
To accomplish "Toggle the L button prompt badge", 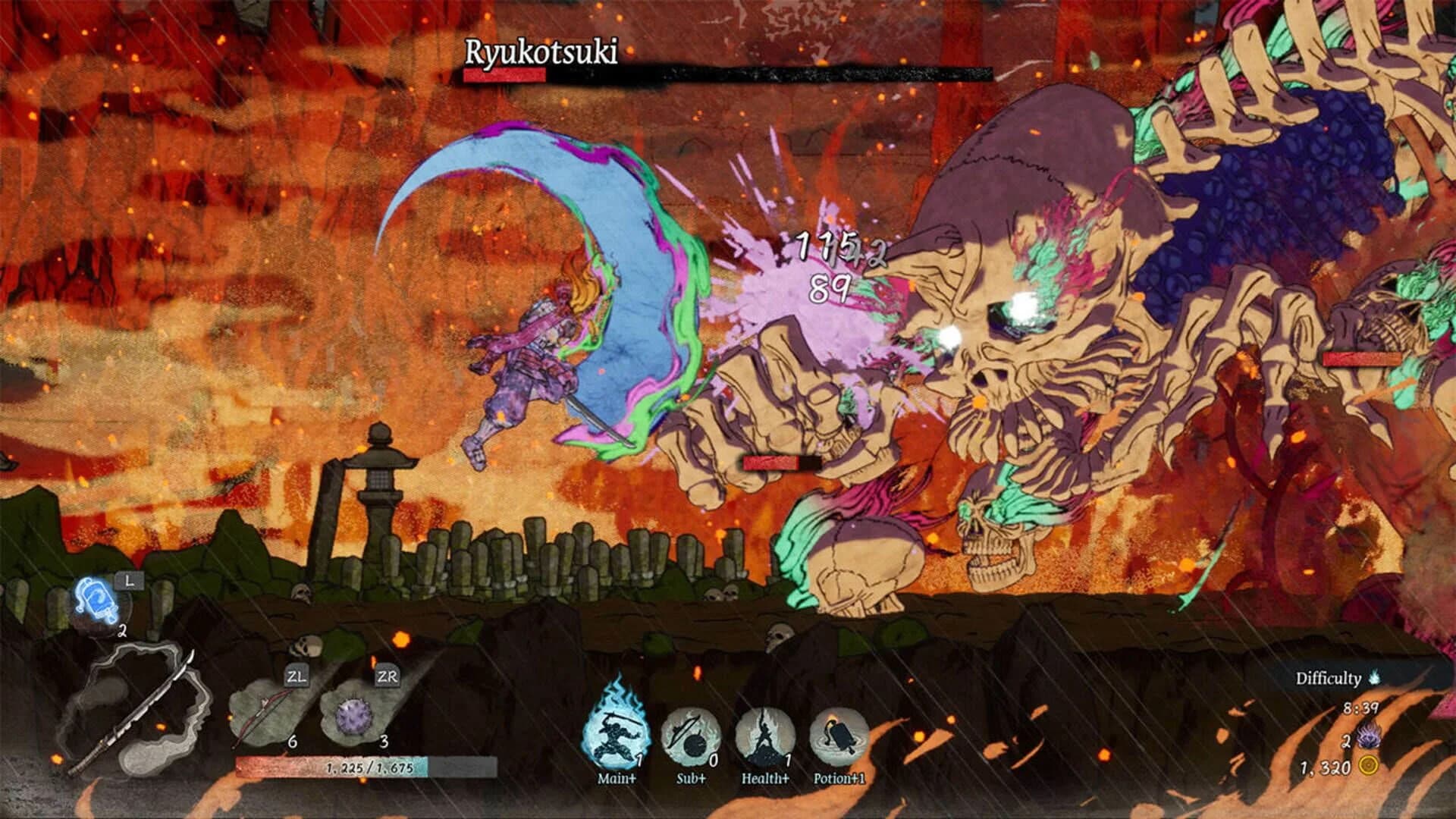I will pos(130,581).
